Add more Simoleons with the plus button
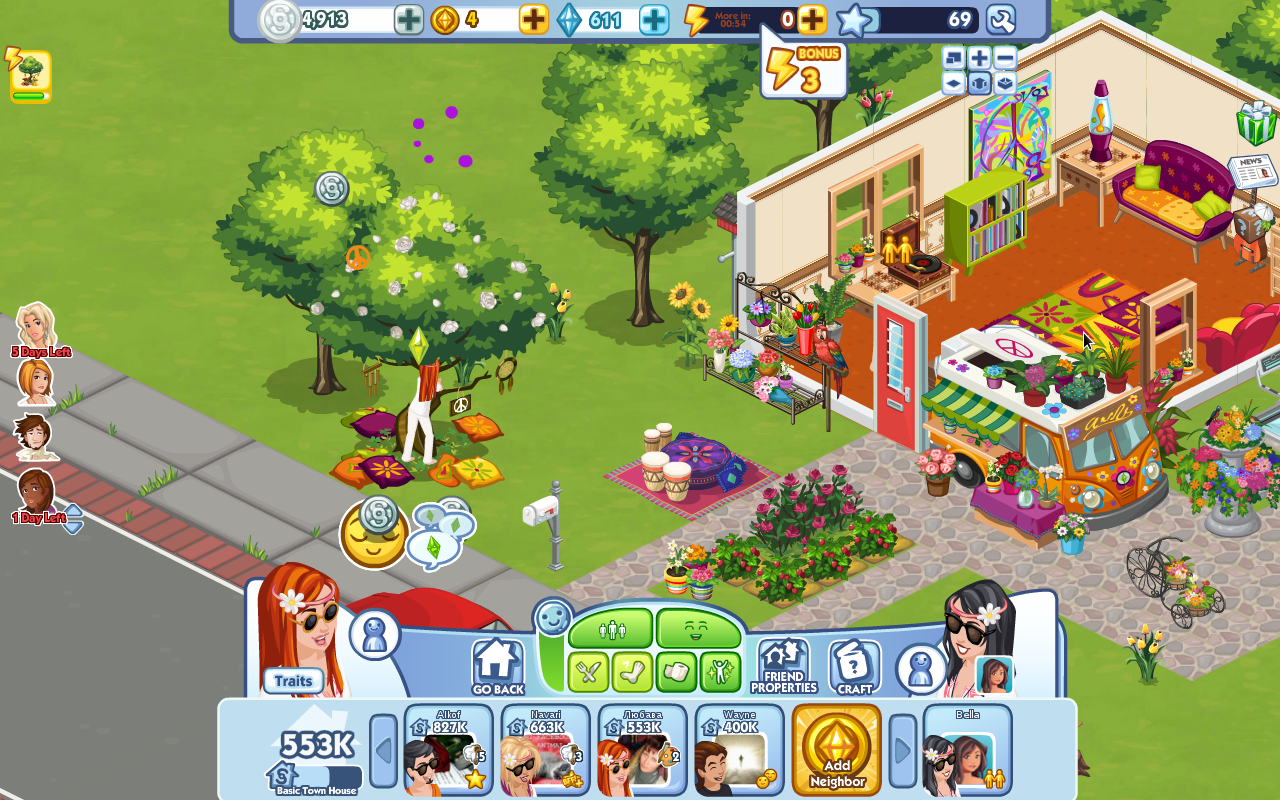 point(408,19)
